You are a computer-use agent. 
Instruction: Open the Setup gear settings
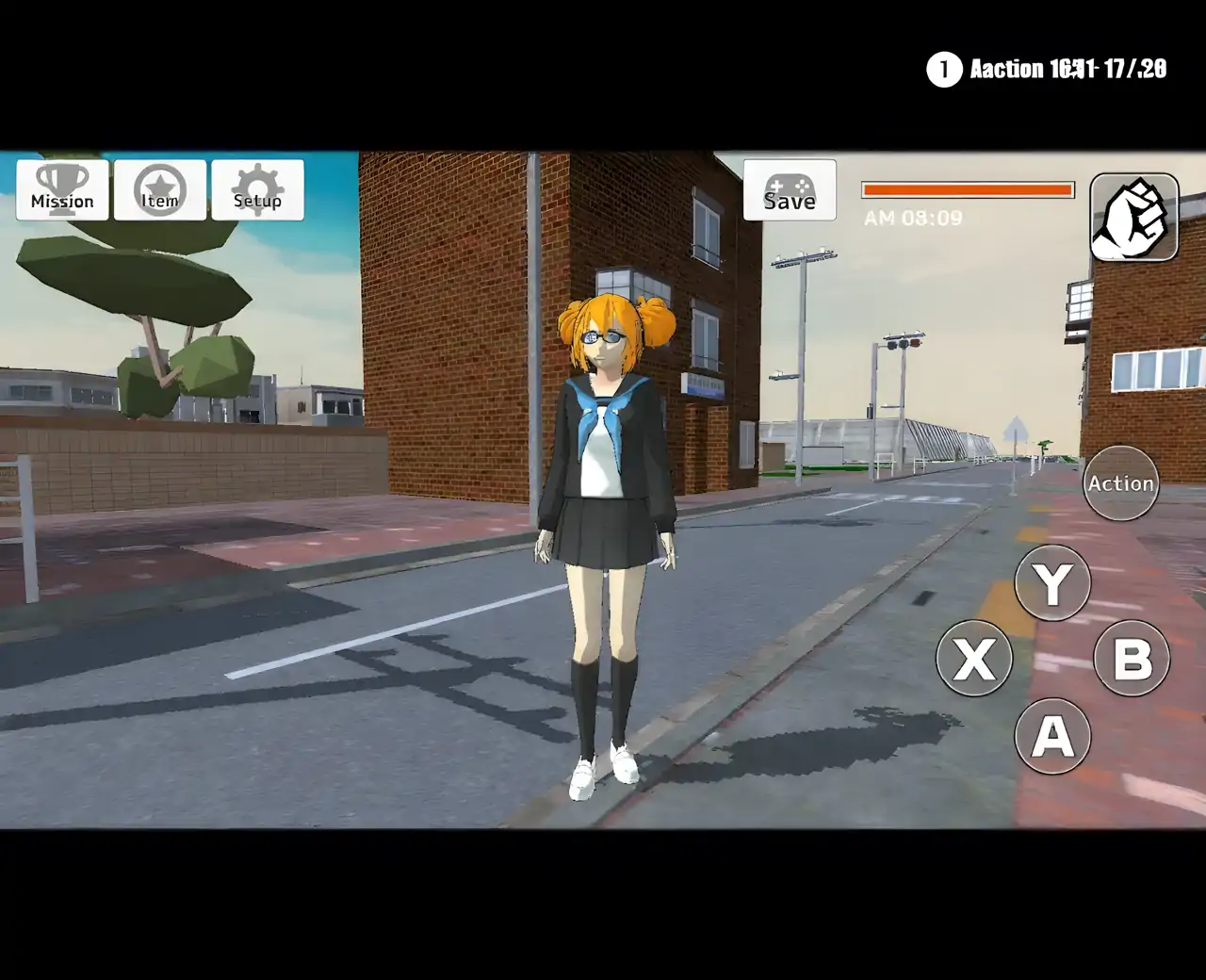[256, 189]
